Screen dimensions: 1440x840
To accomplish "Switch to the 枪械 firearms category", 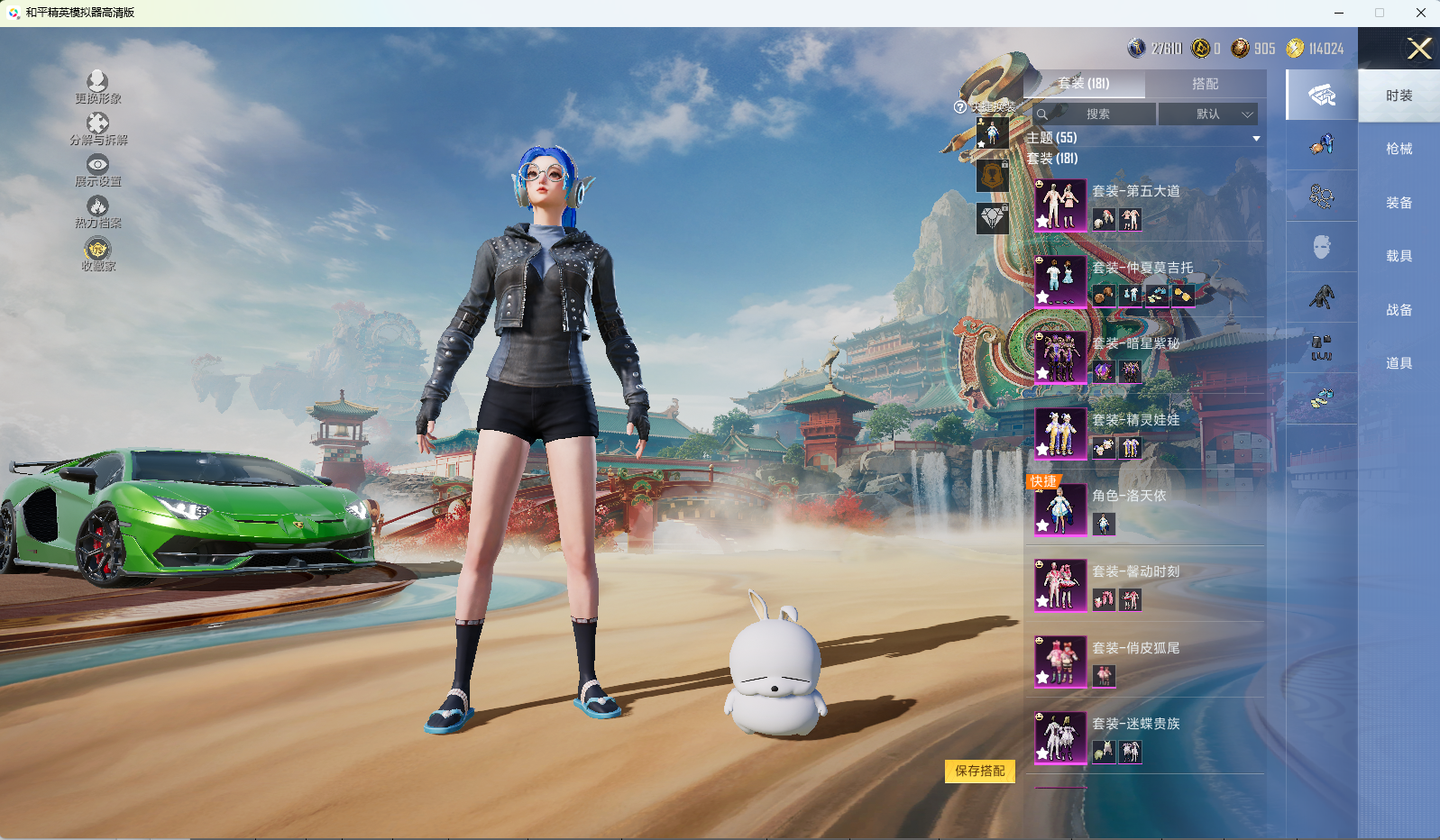I will click(x=1399, y=149).
